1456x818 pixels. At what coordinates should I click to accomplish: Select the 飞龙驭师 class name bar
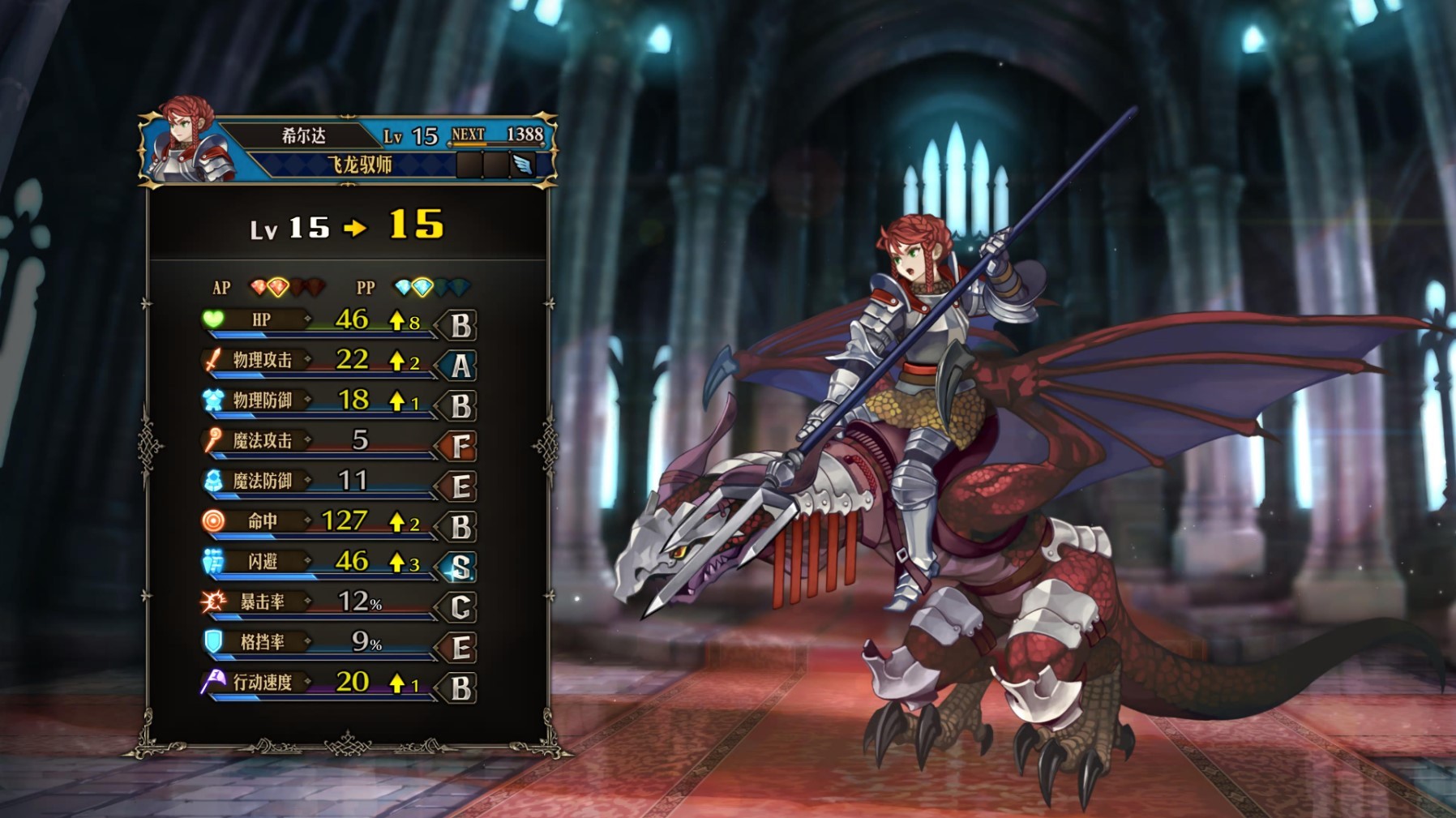coord(359,165)
